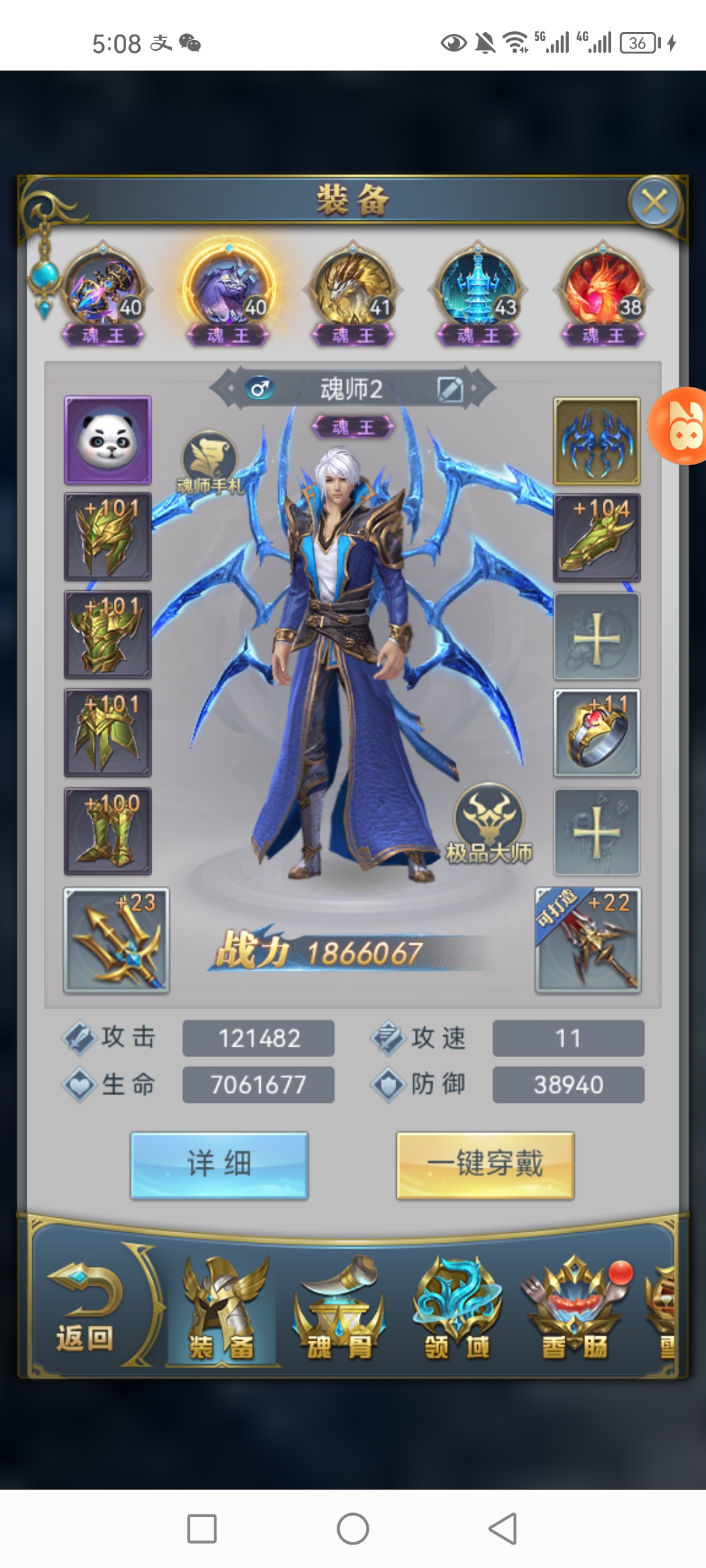706x1568 pixels.
Task: Switch to the 香肠 tab
Action: pos(575,1309)
